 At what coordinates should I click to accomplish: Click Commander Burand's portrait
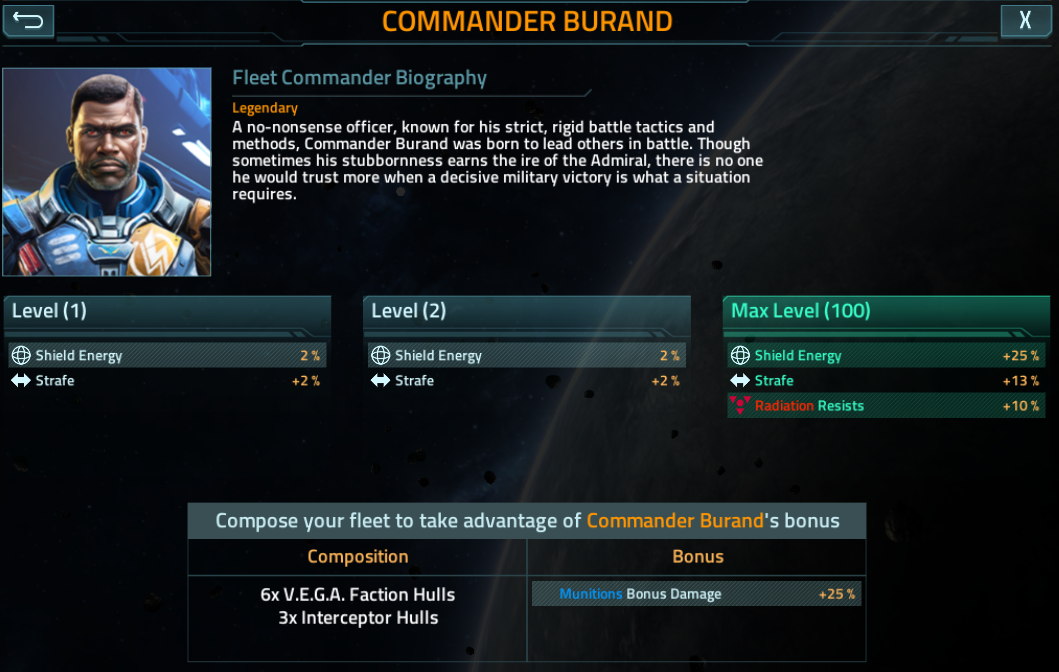point(107,172)
